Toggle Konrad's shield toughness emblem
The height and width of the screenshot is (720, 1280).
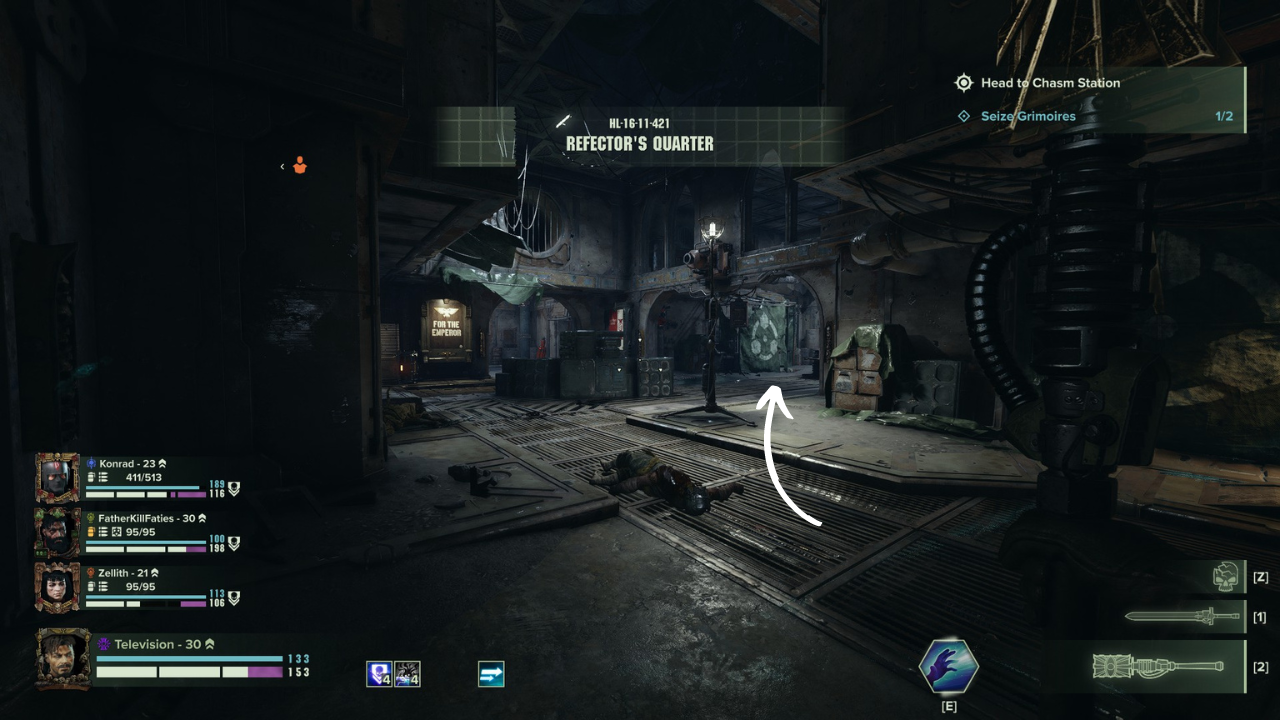tap(234, 489)
